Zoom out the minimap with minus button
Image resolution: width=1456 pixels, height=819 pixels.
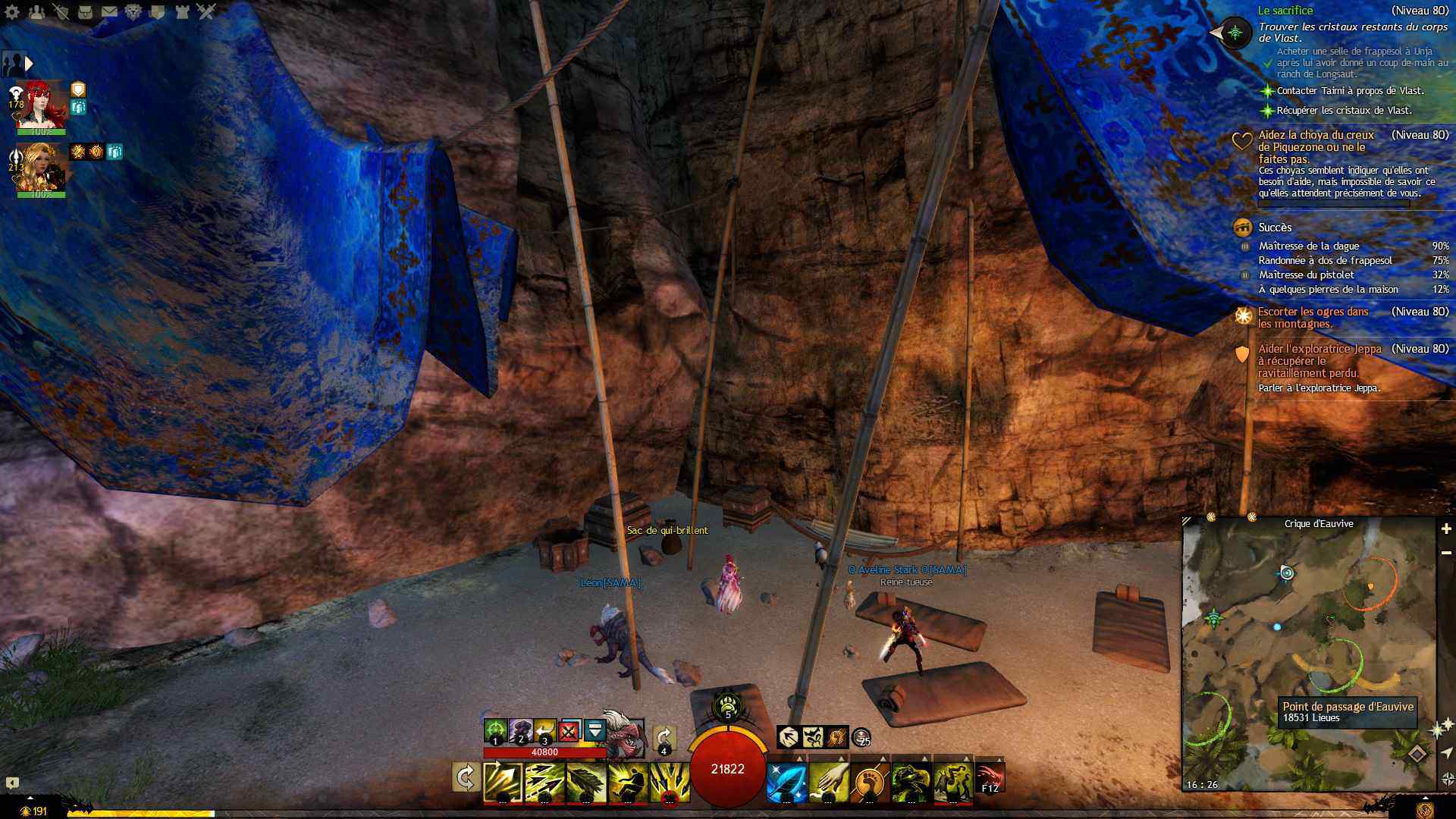point(1446,553)
